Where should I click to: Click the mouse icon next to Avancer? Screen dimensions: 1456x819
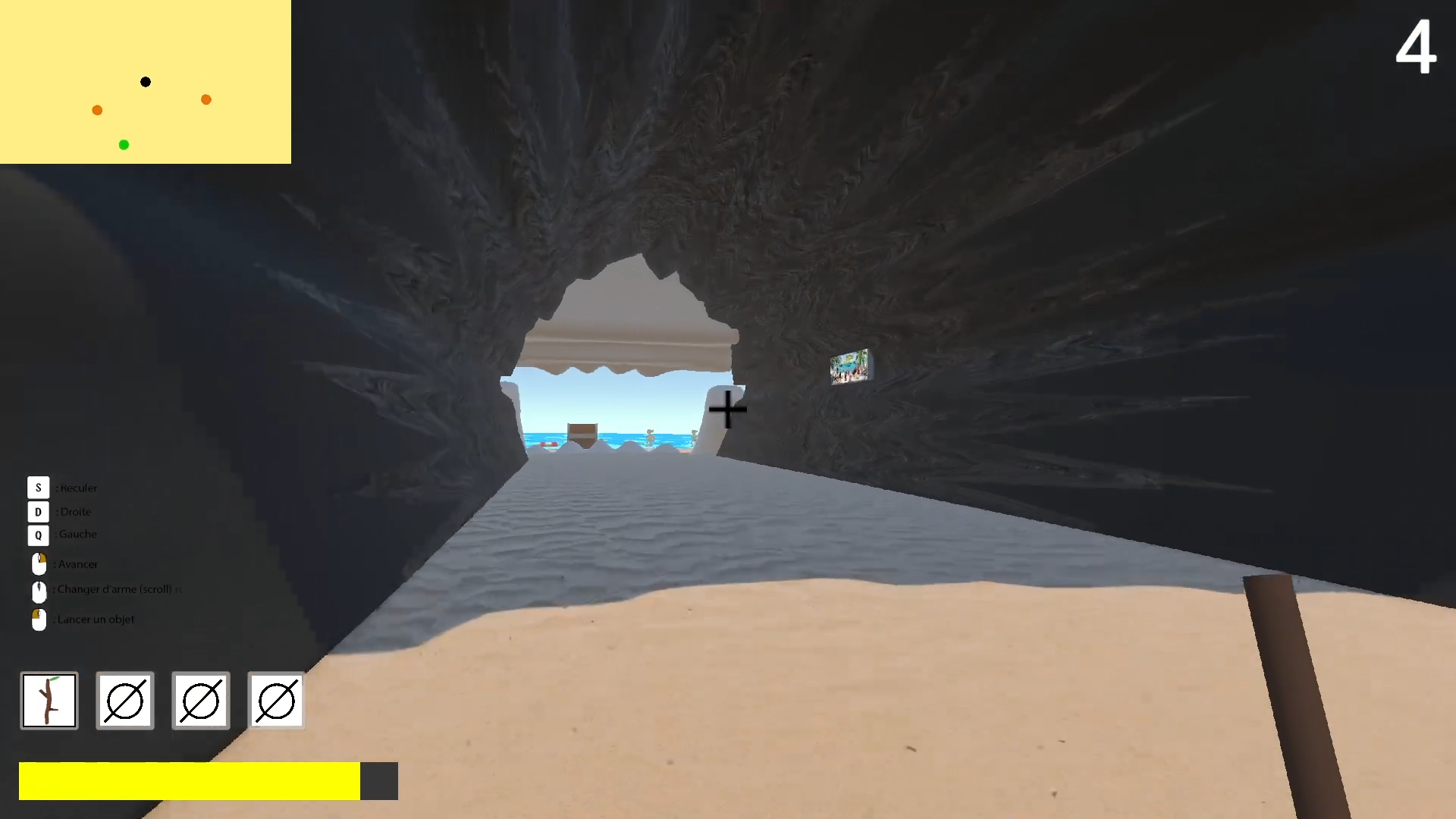point(39,563)
